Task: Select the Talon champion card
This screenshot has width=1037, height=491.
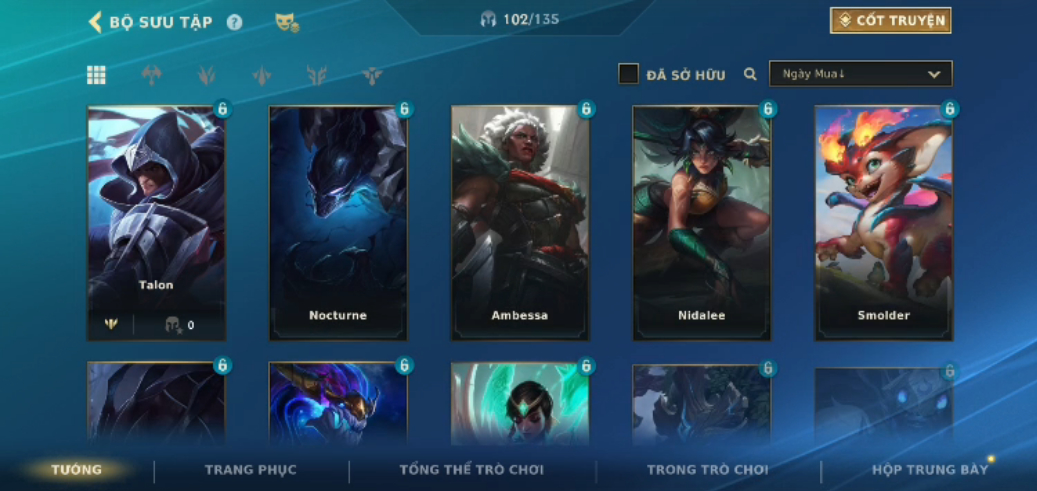Action: click(156, 222)
